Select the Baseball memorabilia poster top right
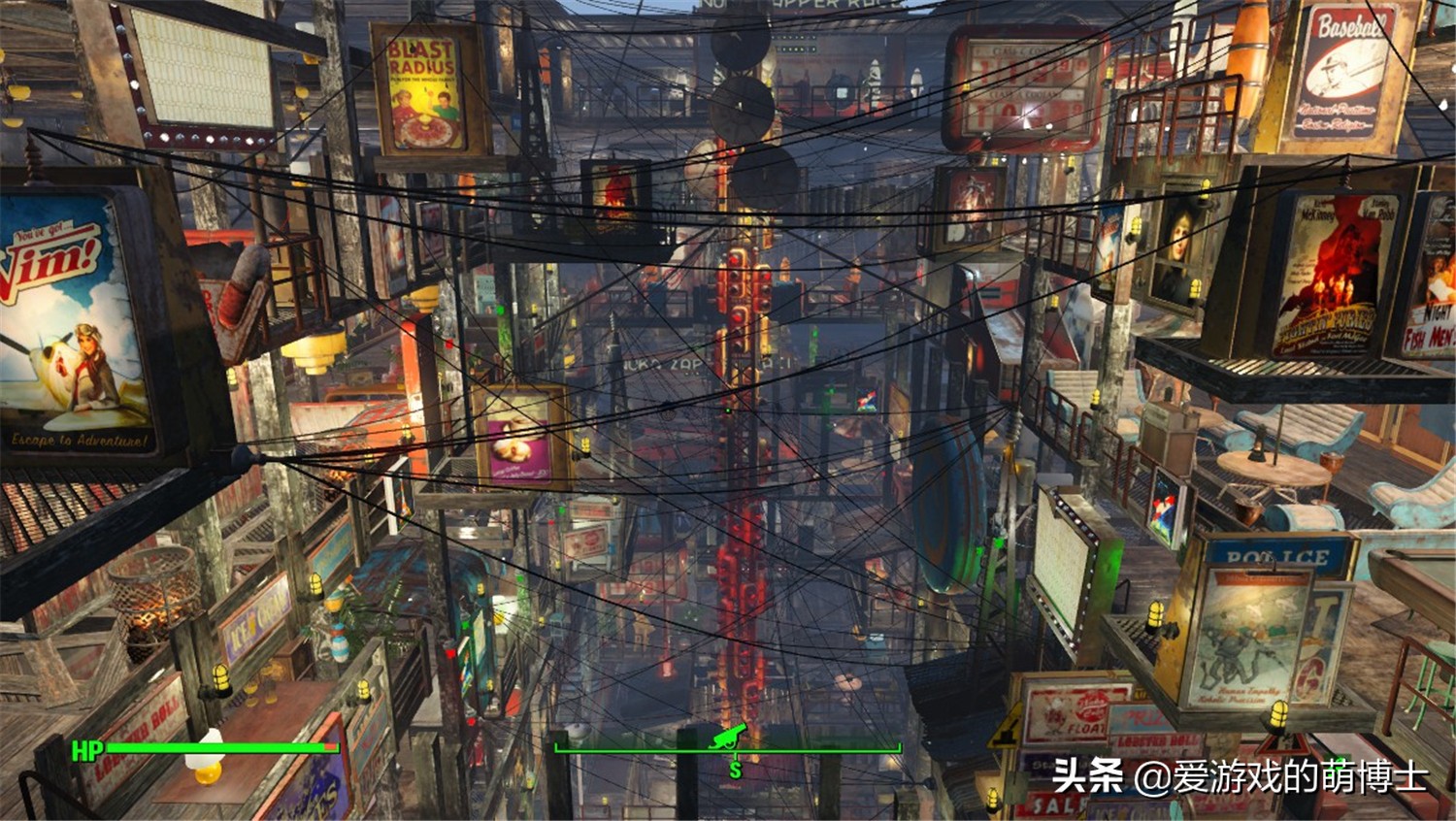The height and width of the screenshot is (821, 1456). tap(1343, 68)
